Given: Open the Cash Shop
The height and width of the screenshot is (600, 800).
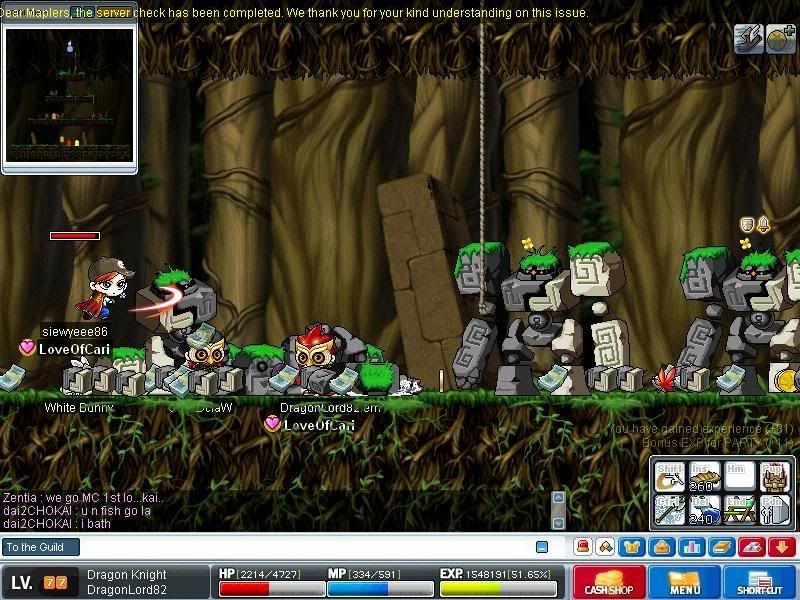Looking at the screenshot, I should point(609,583).
